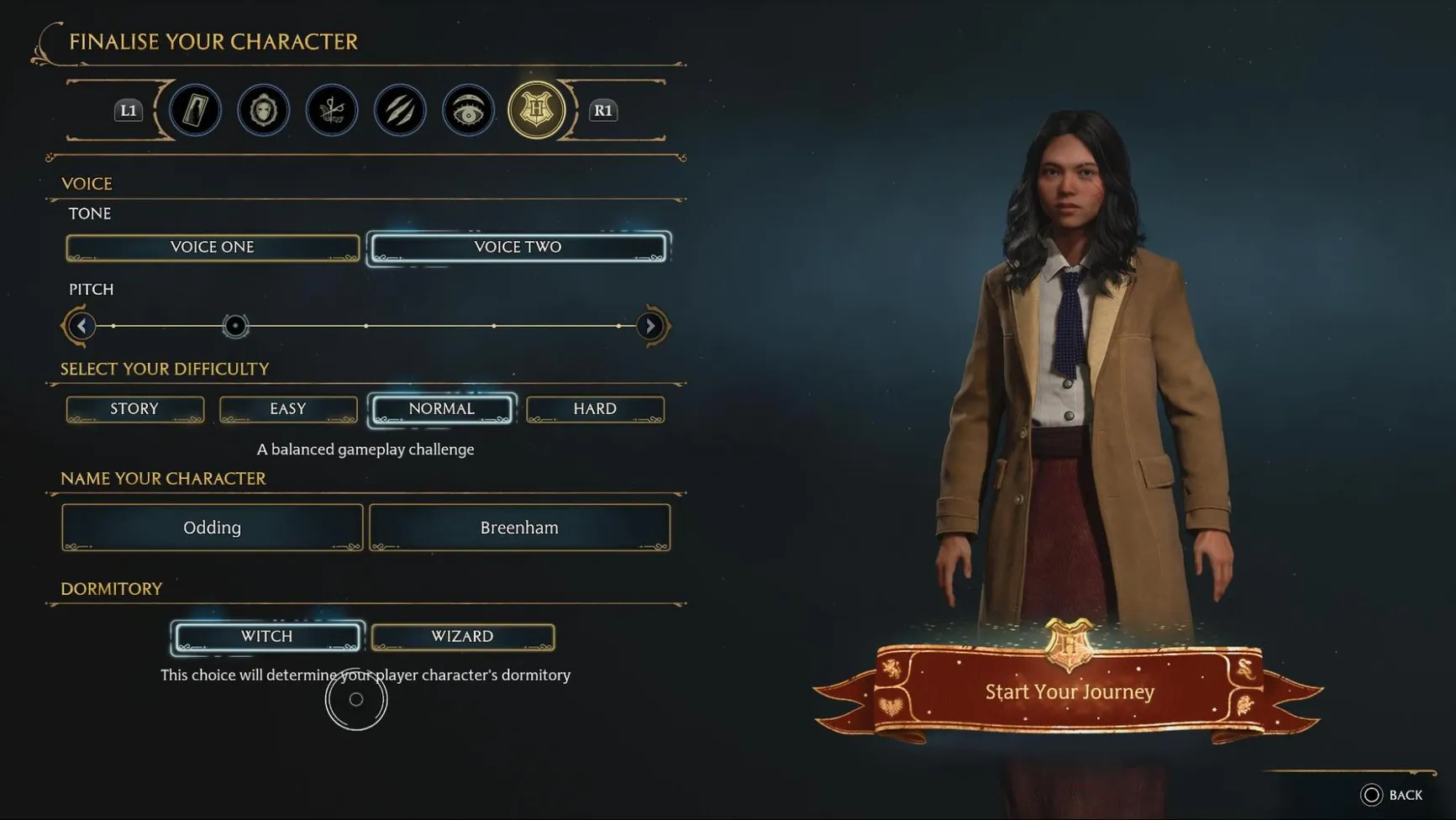Click the right pitch arrow chevron
Viewport: 1456px width, 820px height.
click(650, 325)
